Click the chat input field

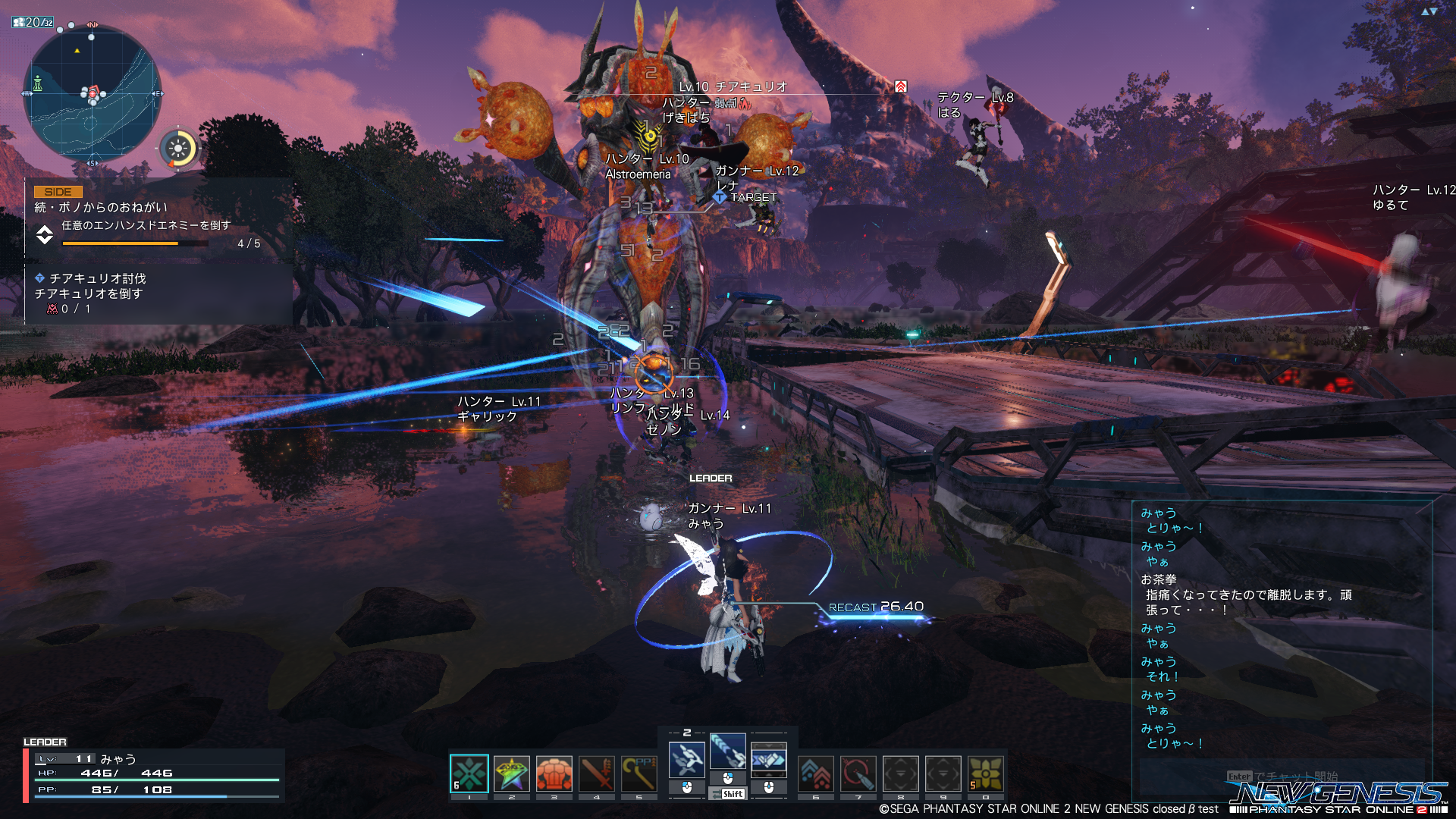pyautogui.click(x=1282, y=777)
